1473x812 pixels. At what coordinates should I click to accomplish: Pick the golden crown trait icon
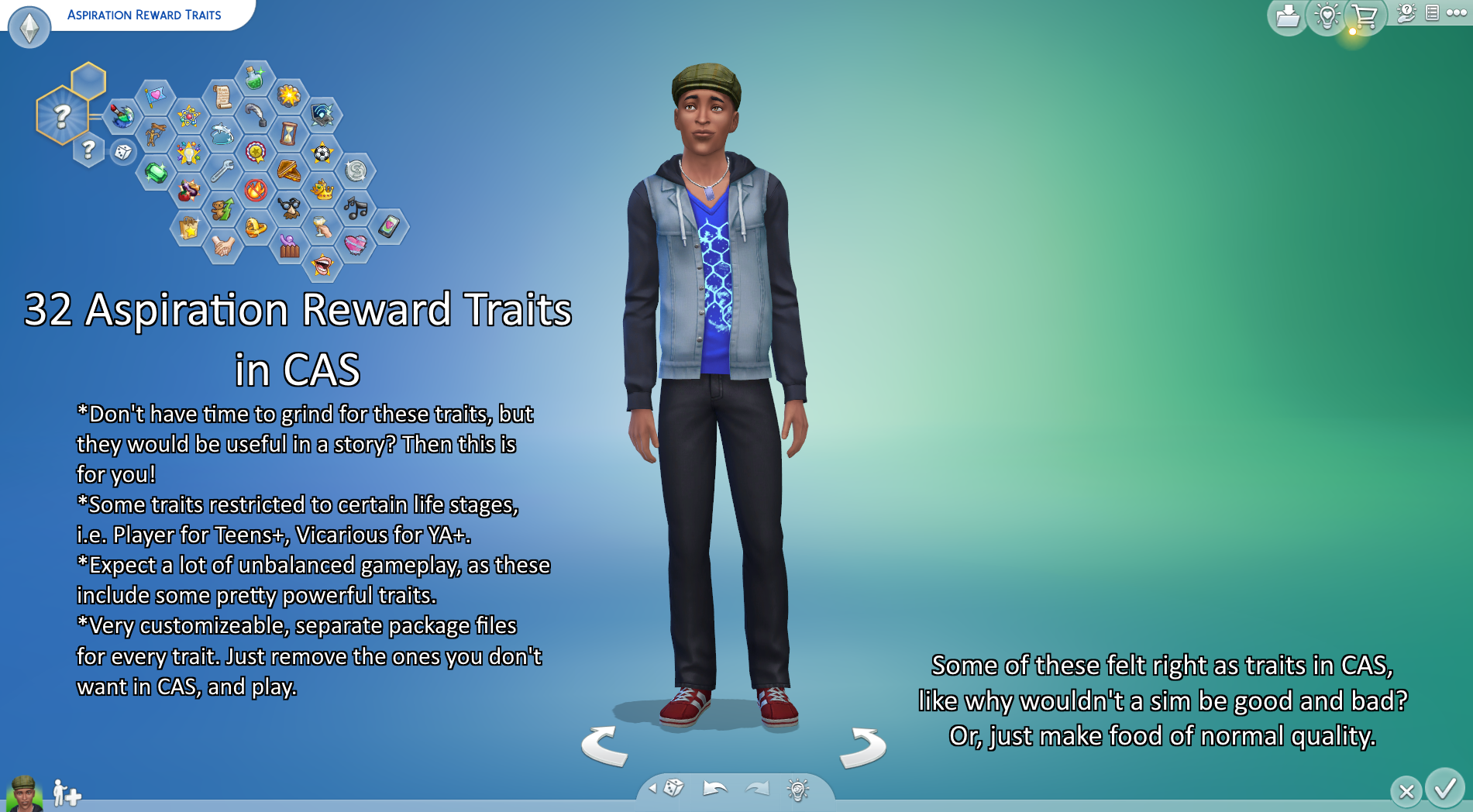point(322,190)
